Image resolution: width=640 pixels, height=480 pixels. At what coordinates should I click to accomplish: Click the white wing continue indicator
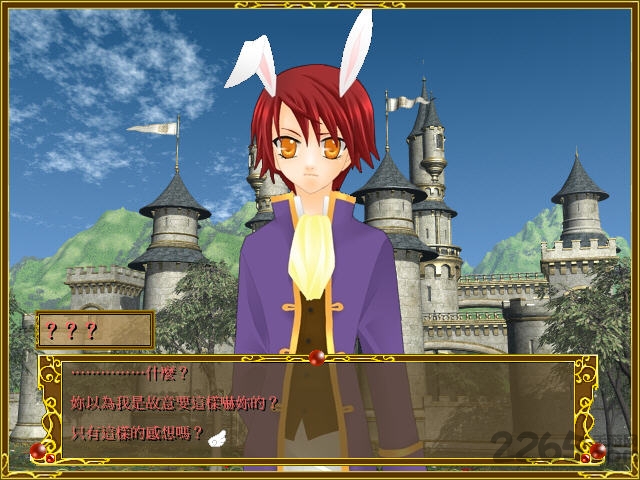(x=216, y=435)
